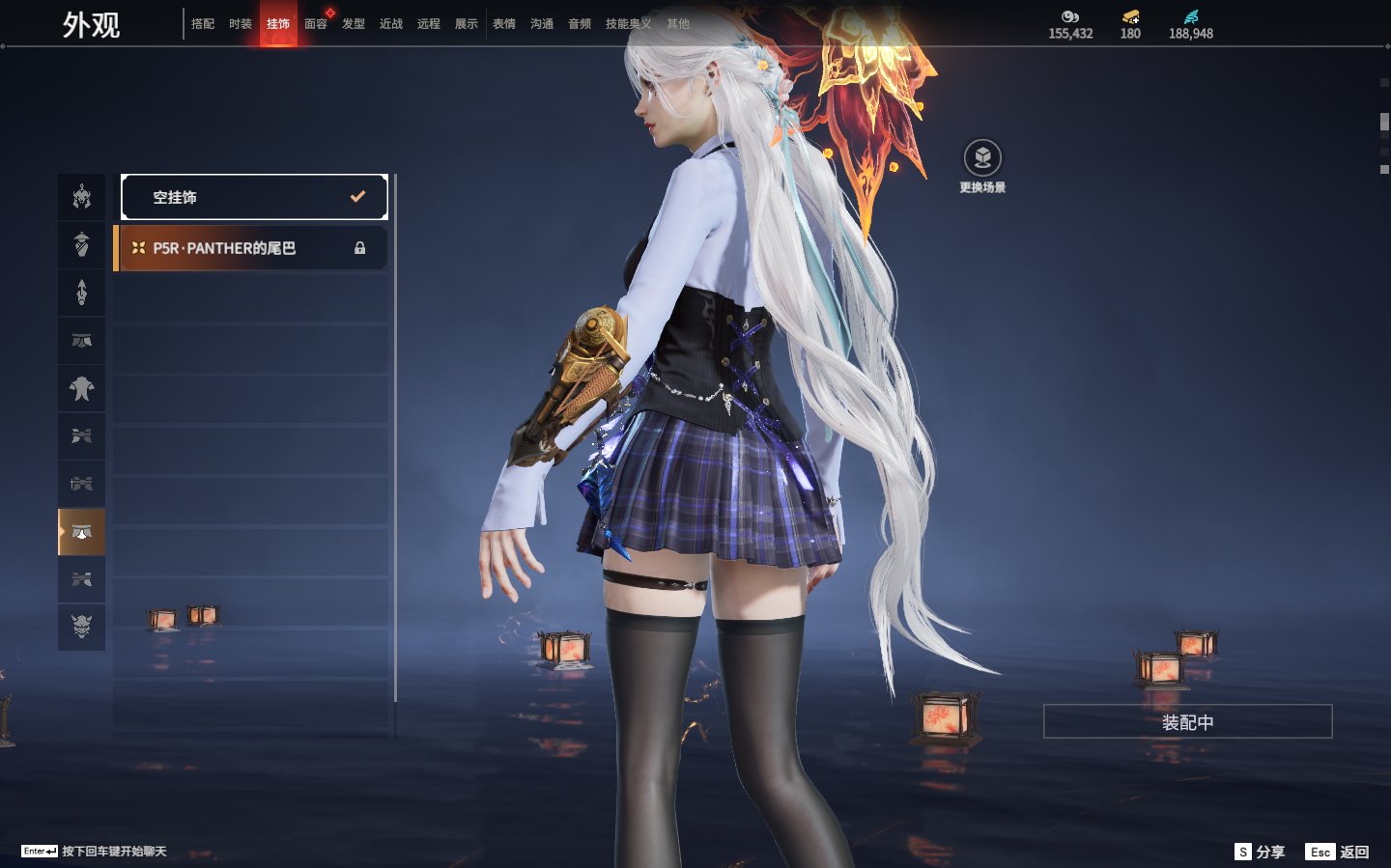Open the 沟通 communication tab
The image size is (1391, 868).
click(x=542, y=24)
